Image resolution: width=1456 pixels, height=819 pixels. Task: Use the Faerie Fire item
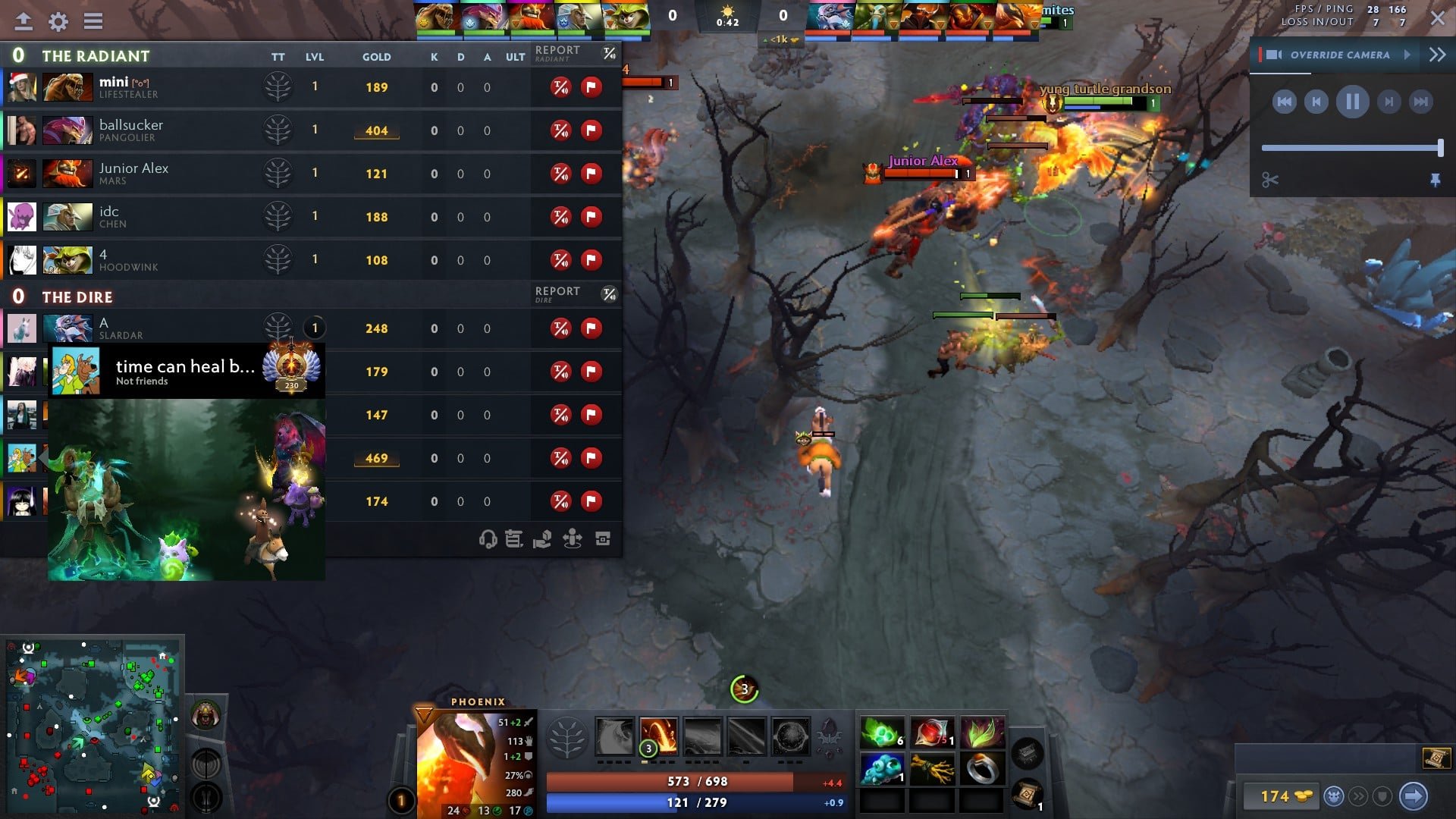[932, 733]
